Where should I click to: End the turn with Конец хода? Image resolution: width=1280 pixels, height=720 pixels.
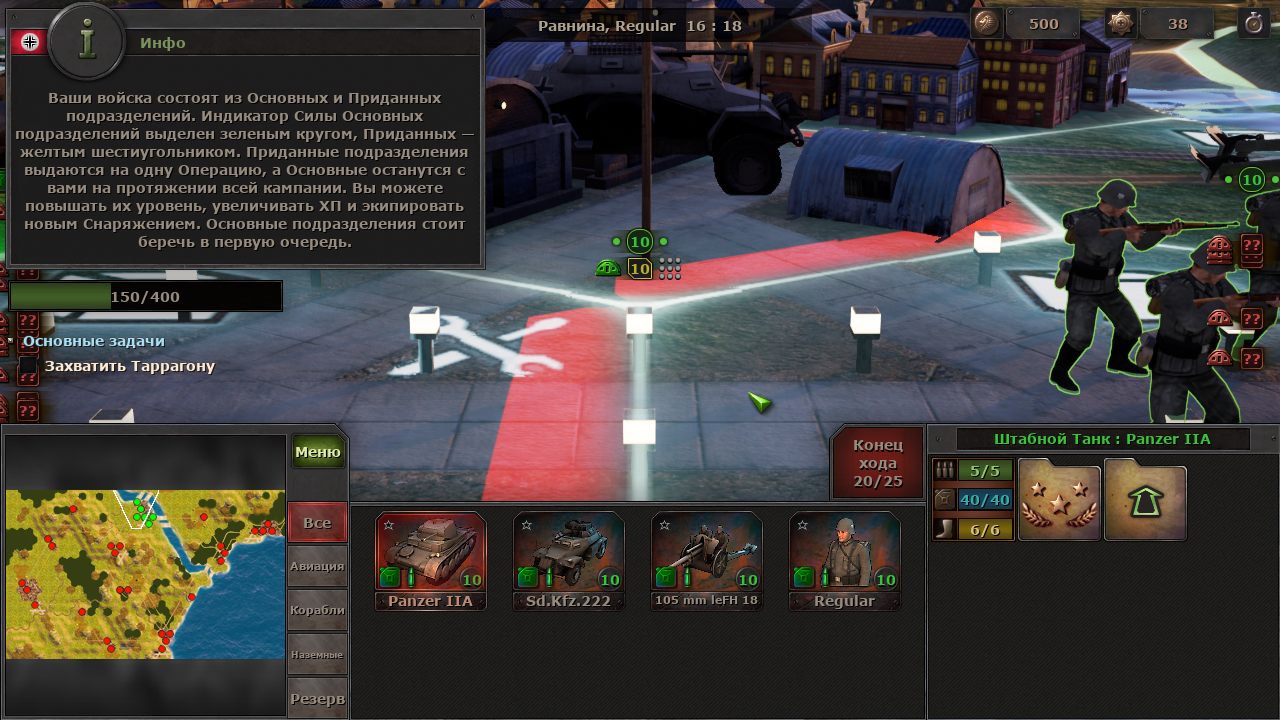click(877, 463)
